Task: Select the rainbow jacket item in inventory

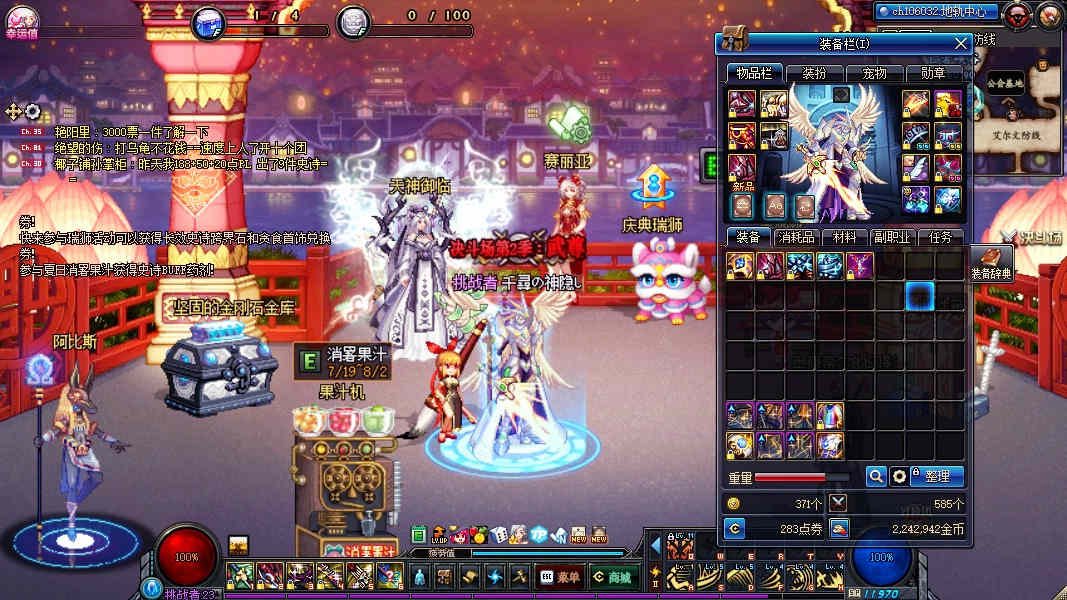Action: [830, 415]
